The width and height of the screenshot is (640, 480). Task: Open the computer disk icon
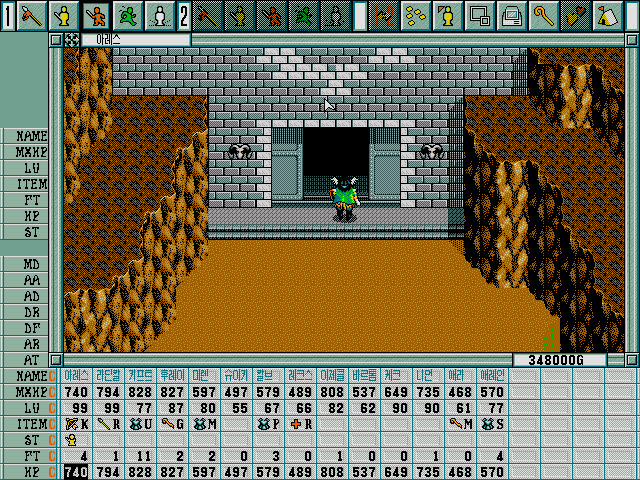(511, 15)
